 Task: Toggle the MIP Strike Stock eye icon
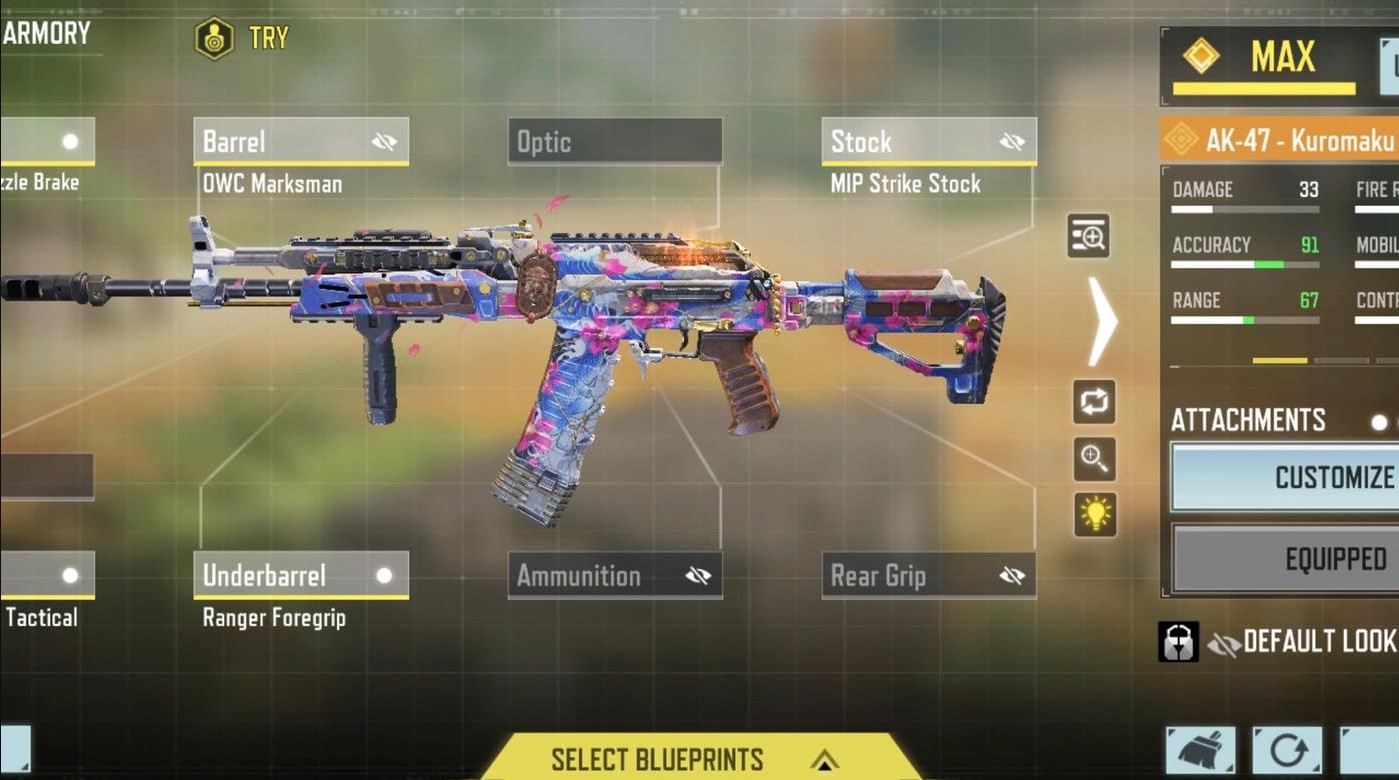1012,141
